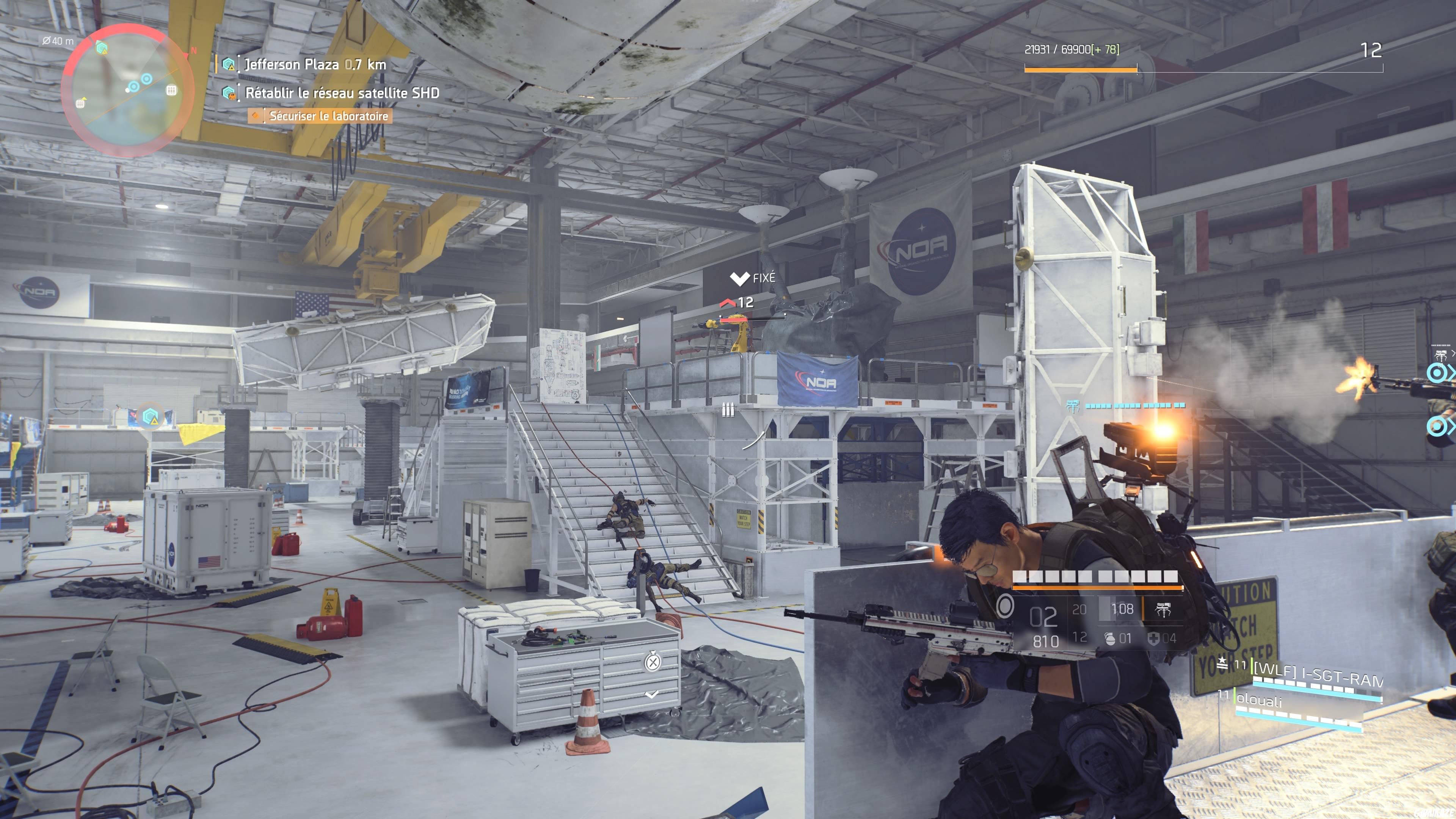
Task: Toggle the mission waypoint on the minimap
Action: pos(101,48)
